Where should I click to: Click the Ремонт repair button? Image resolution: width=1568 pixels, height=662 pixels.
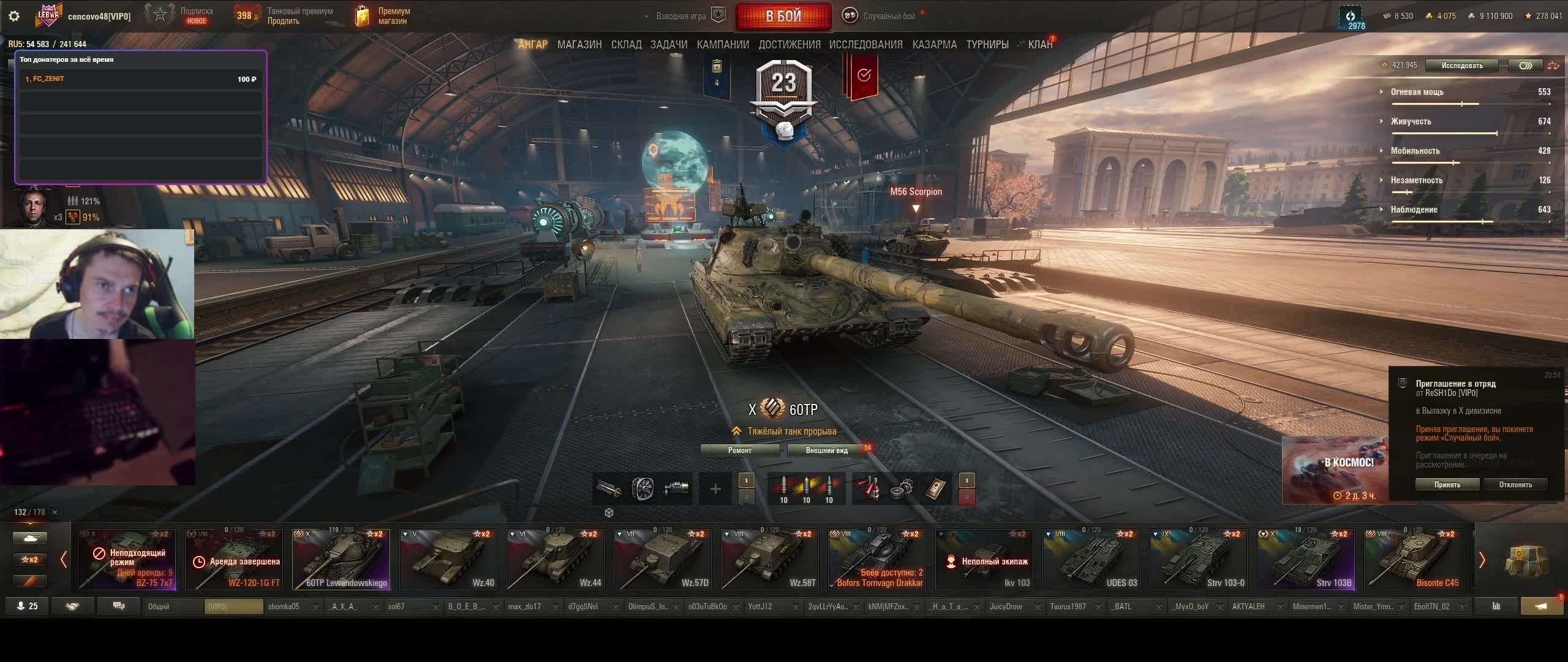tap(739, 451)
